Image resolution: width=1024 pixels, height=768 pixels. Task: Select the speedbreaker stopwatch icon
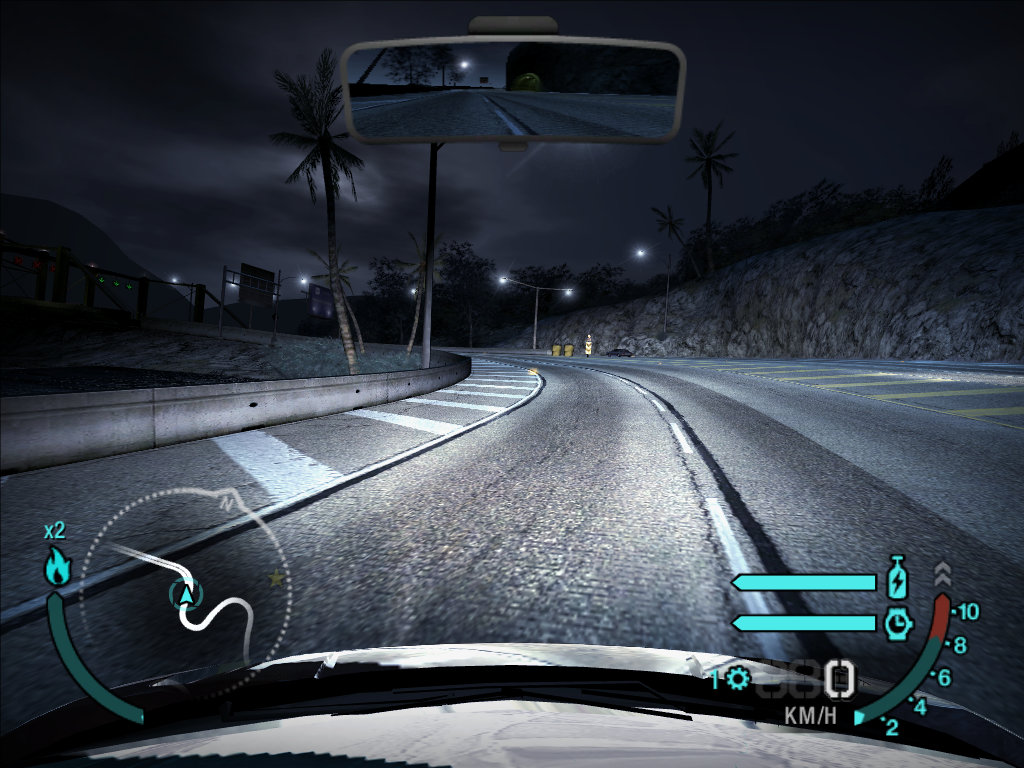[898, 623]
